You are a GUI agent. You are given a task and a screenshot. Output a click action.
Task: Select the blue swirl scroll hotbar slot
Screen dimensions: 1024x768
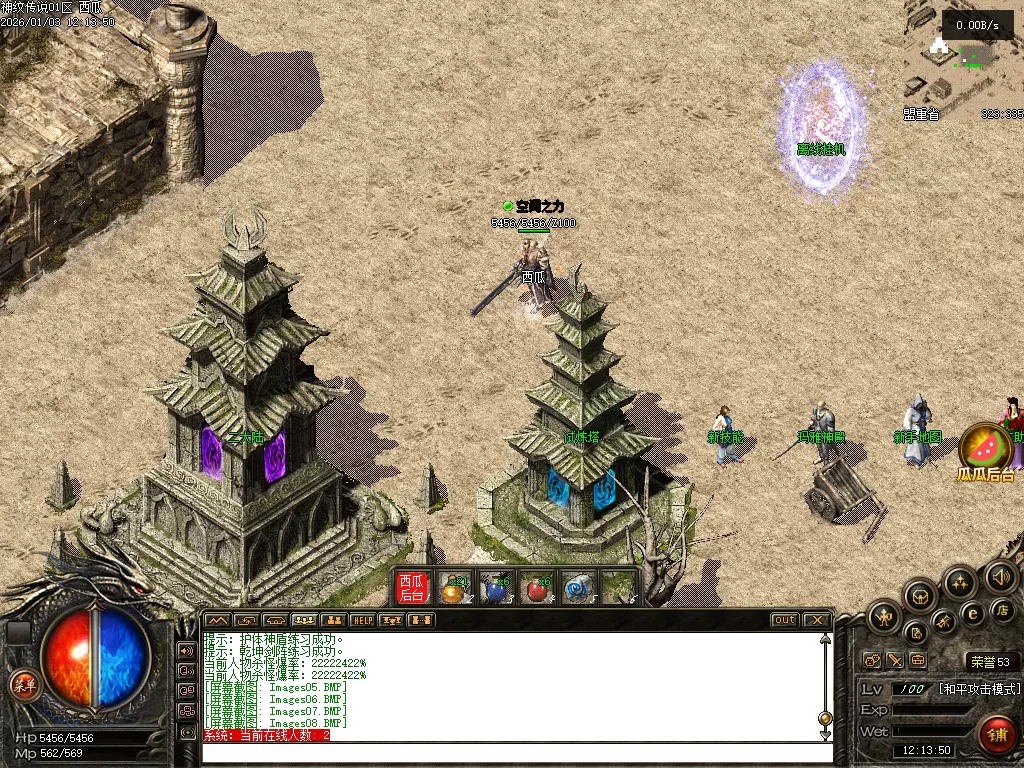(578, 589)
